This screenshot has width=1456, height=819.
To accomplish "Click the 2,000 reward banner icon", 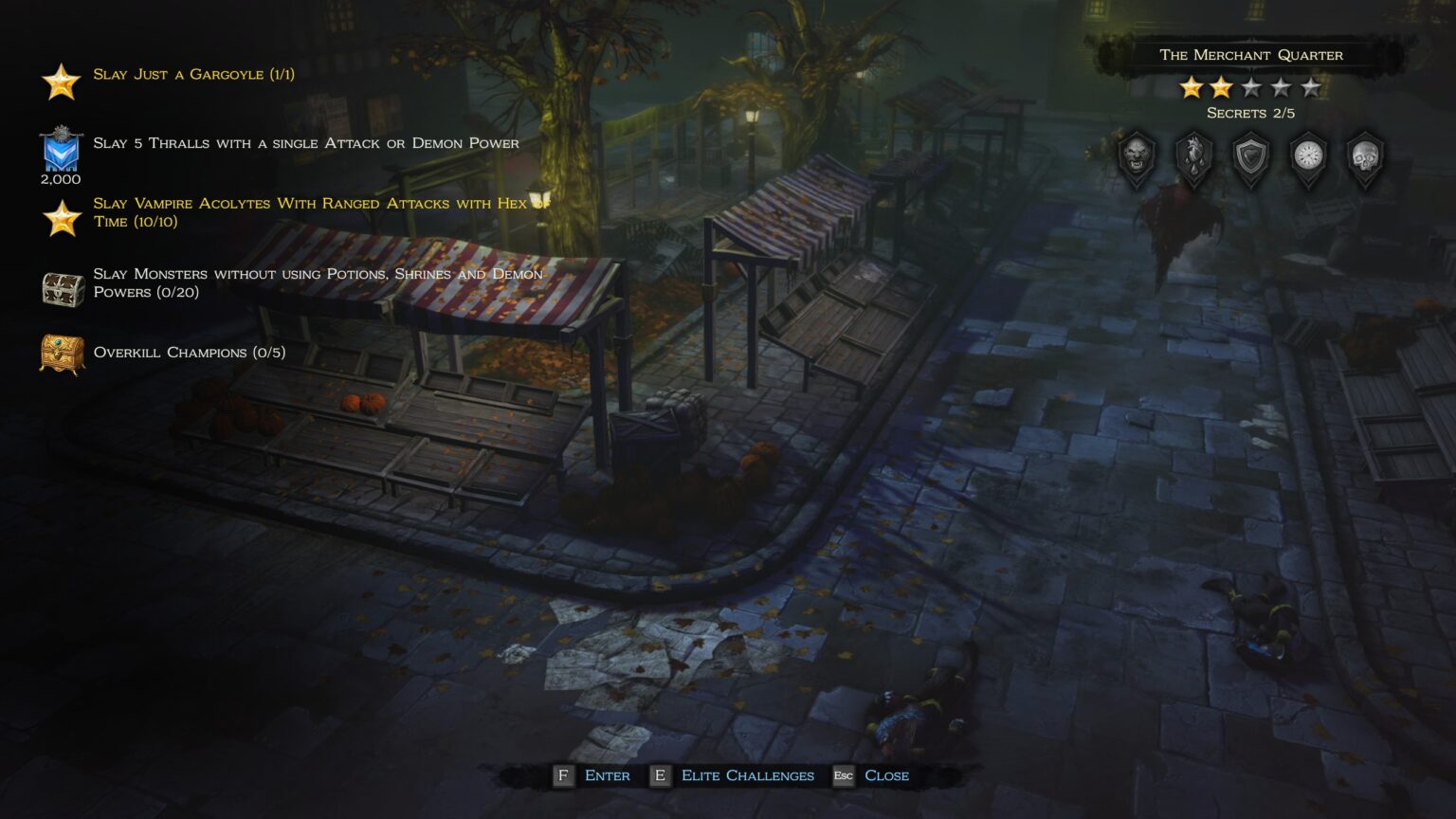I will coord(60,150).
